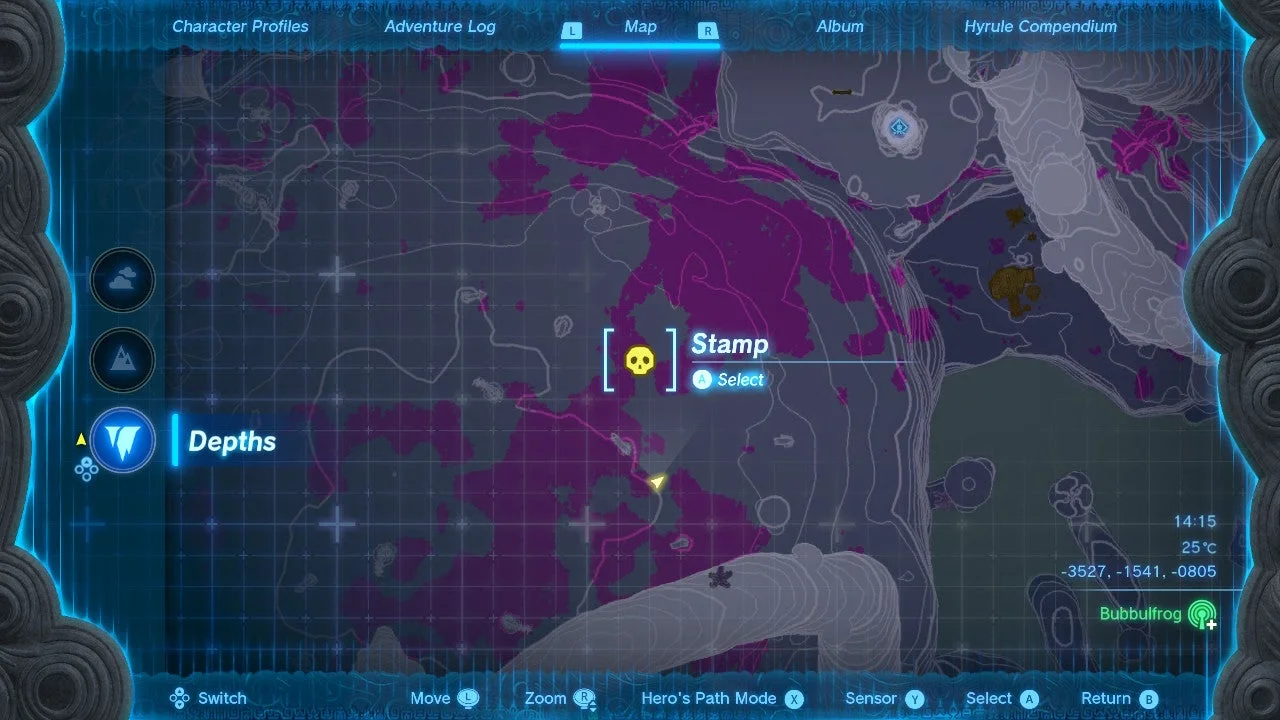Click the Bubbulfrog sensor indicator
The height and width of the screenshot is (720, 1280).
[1201, 614]
